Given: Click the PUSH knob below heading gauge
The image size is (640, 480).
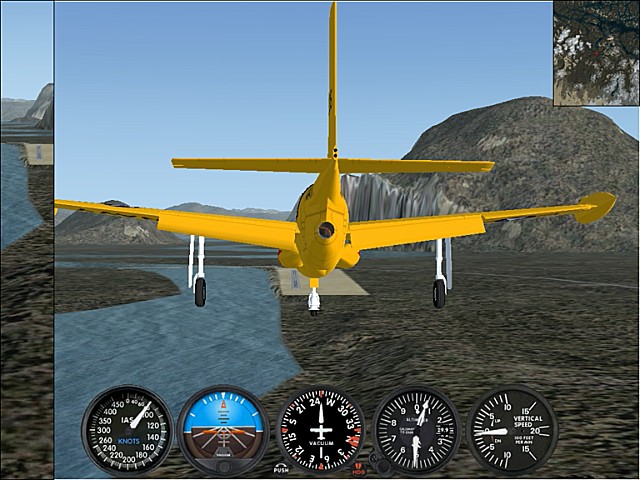Looking at the screenshot, I should 281,467.
